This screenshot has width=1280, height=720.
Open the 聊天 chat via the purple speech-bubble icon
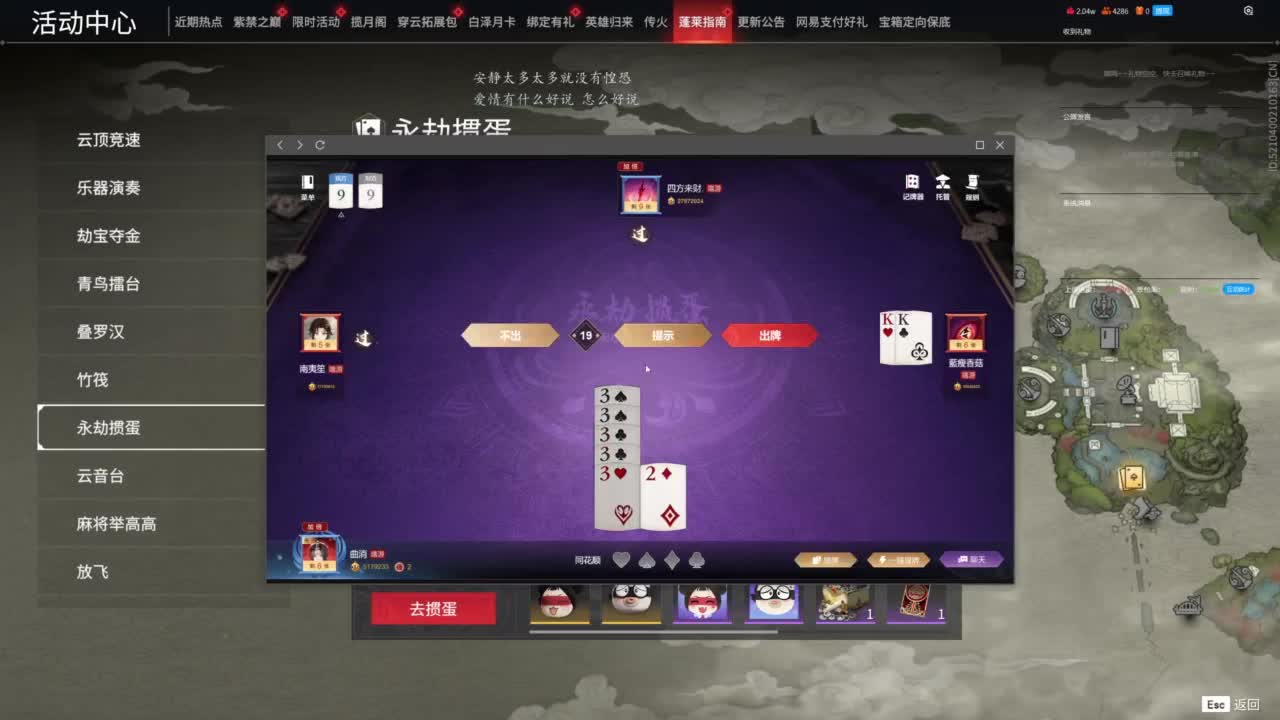[x=970, y=559]
